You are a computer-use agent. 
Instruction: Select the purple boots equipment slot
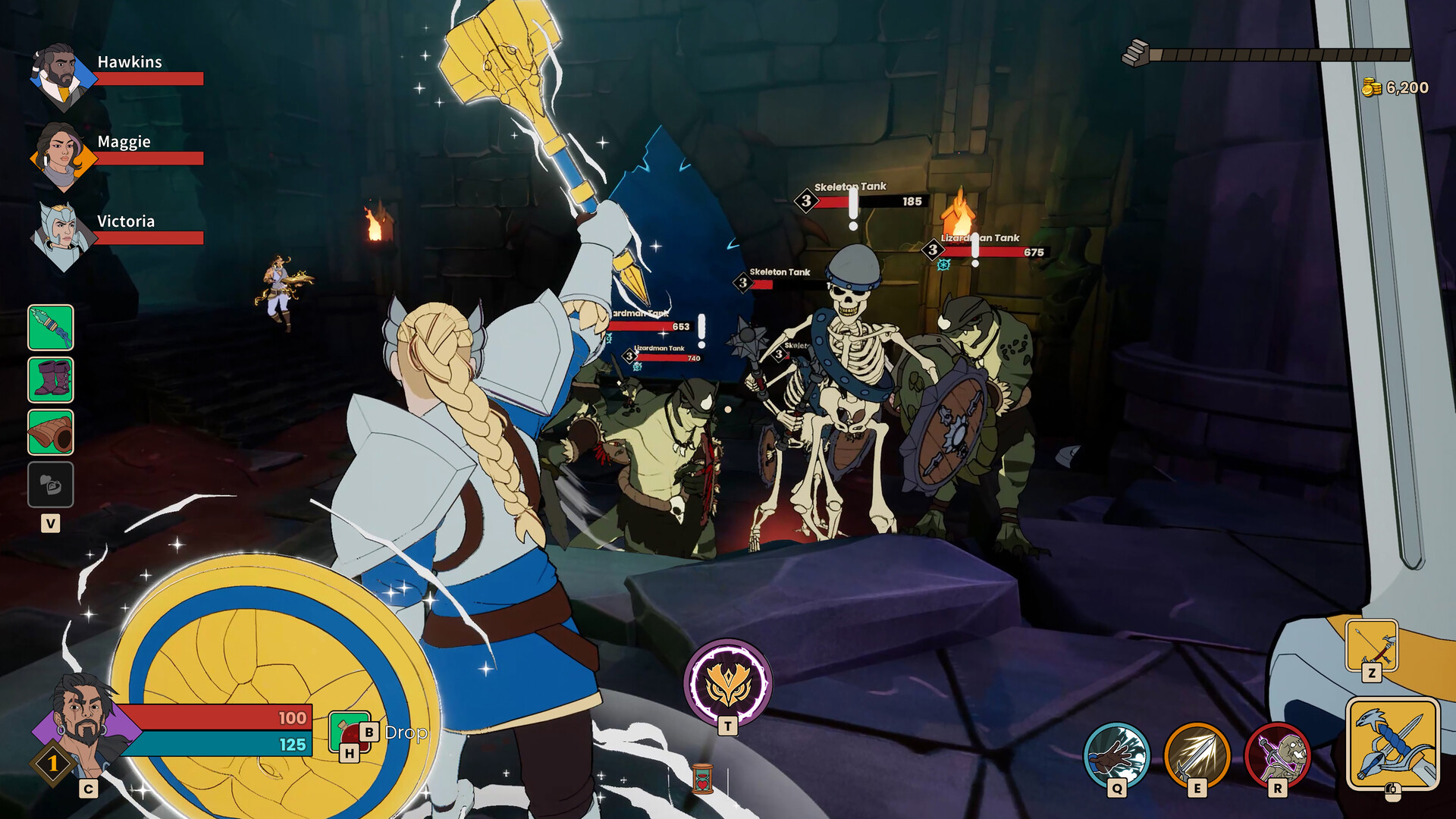pyautogui.click(x=51, y=379)
